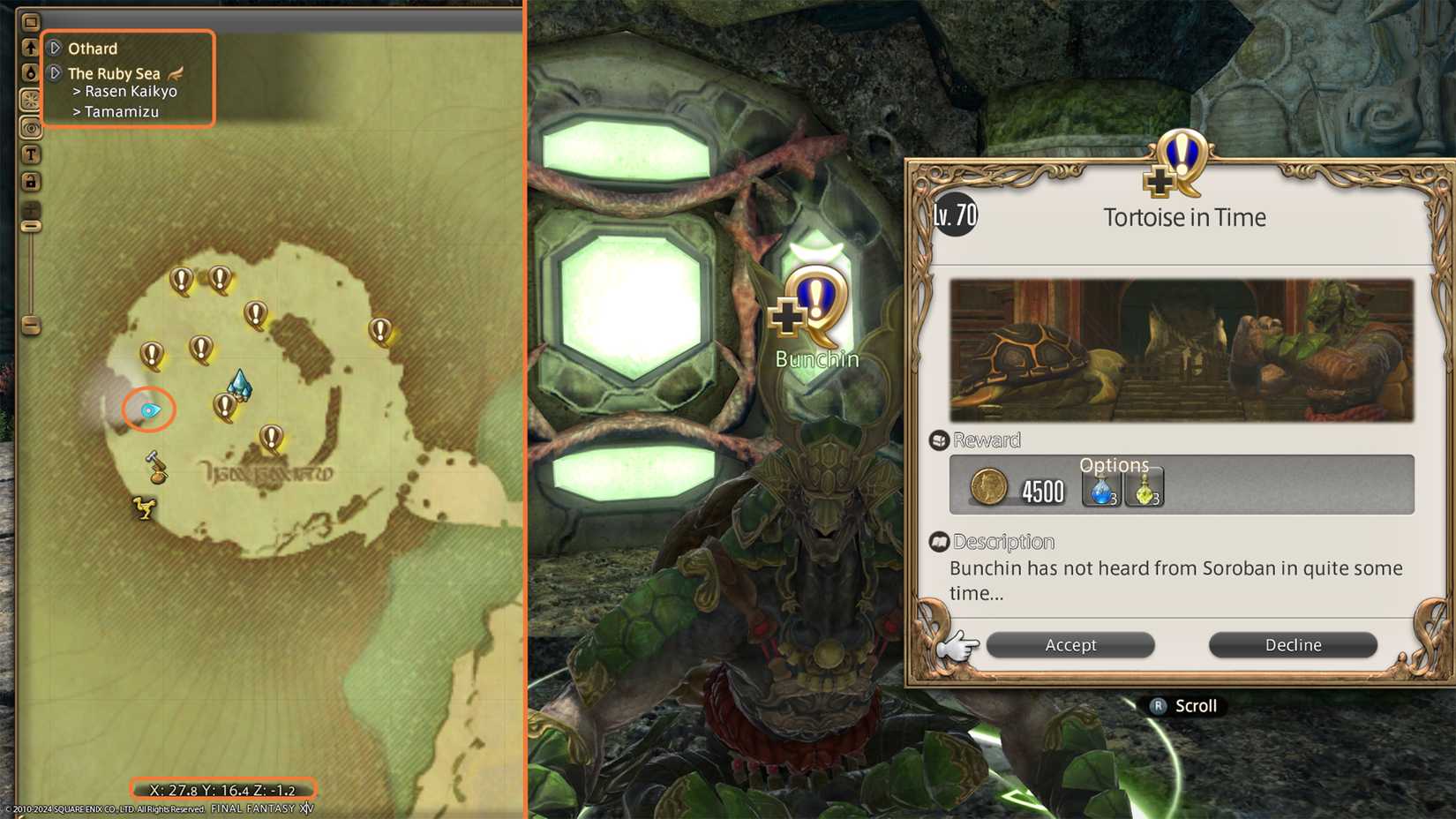
Task: Accept the Tortoise in Time quest
Action: click(x=1070, y=645)
